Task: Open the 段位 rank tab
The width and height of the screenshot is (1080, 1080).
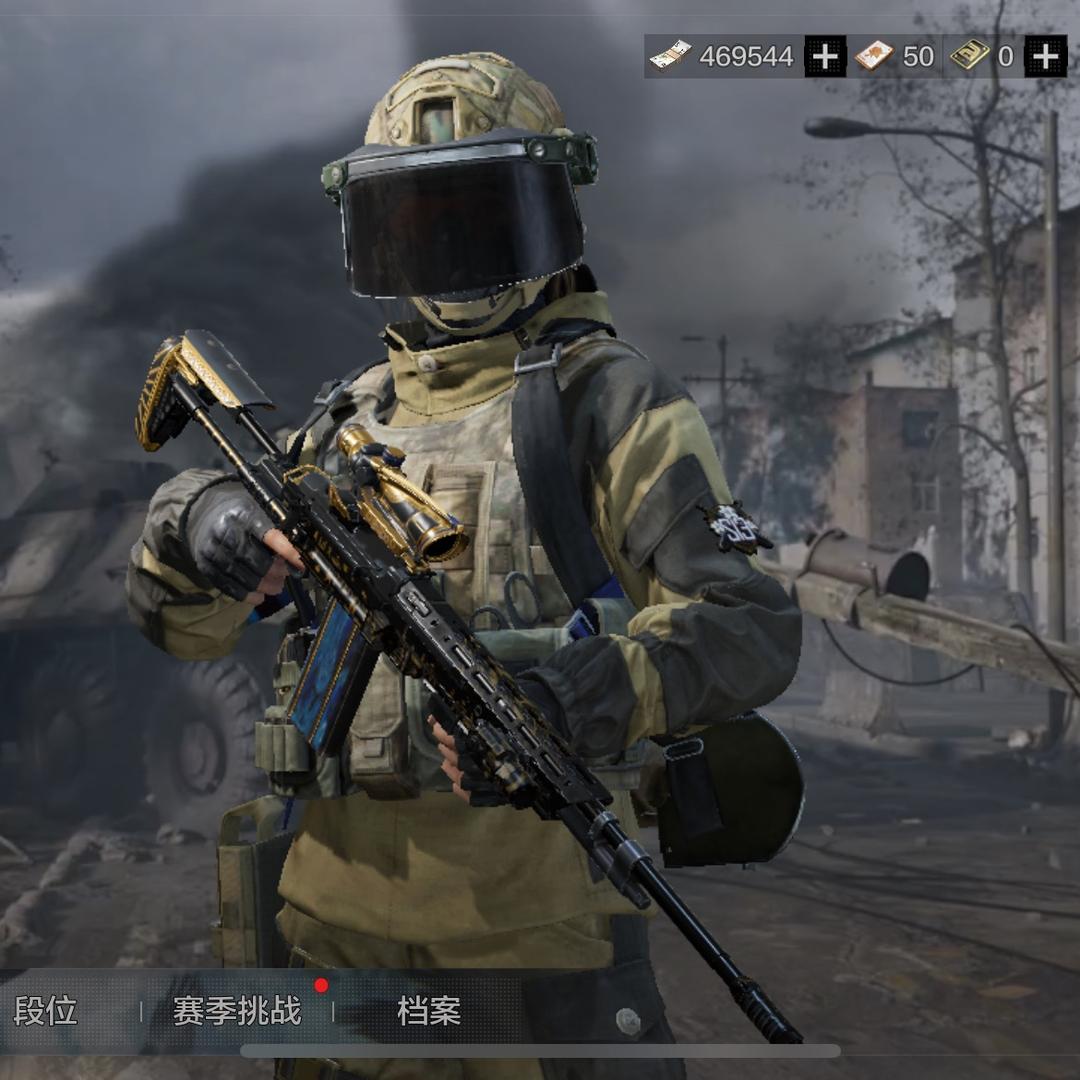Action: 46,1011
